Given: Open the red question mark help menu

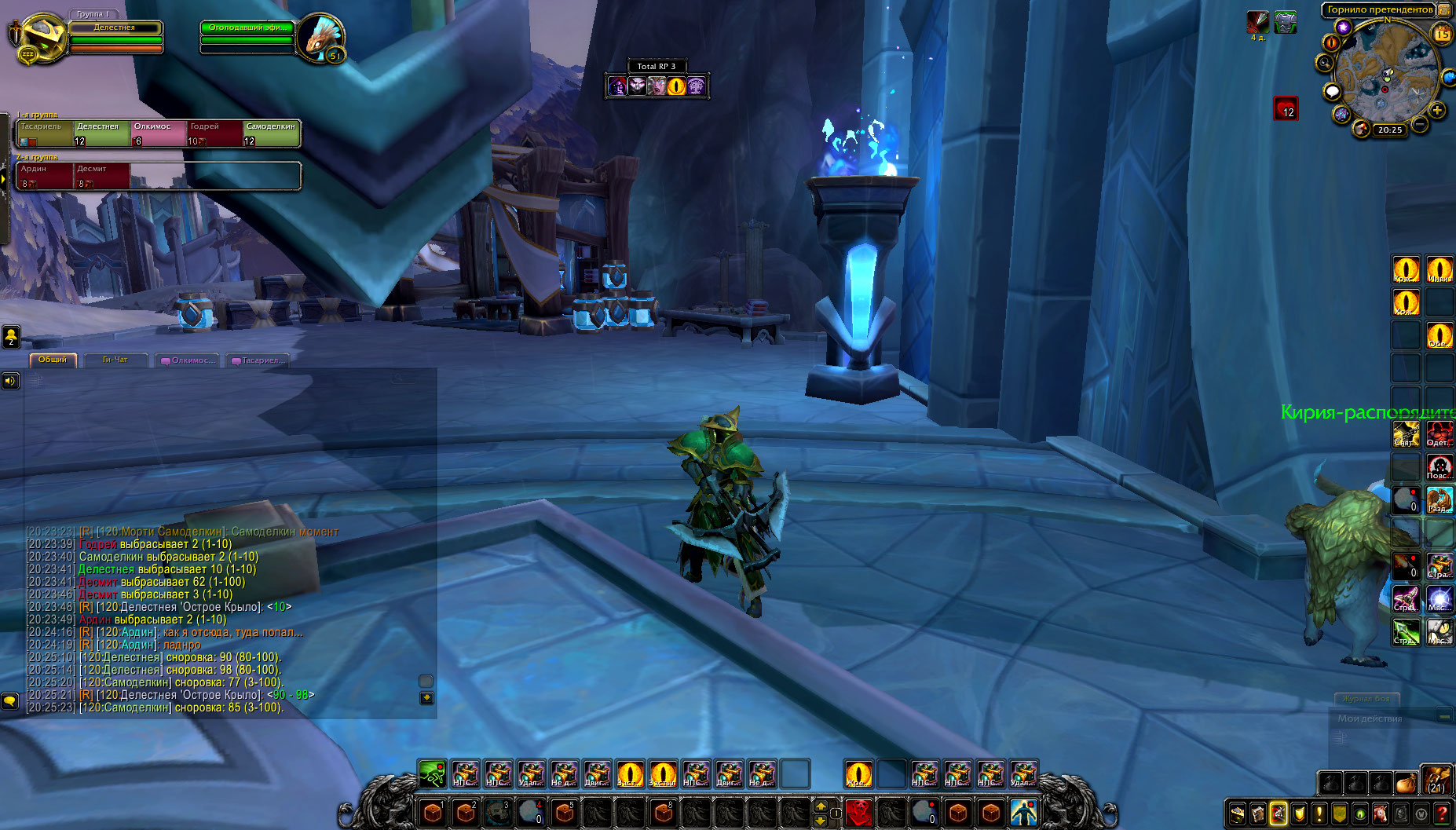Looking at the screenshot, I should pos(1442,814).
